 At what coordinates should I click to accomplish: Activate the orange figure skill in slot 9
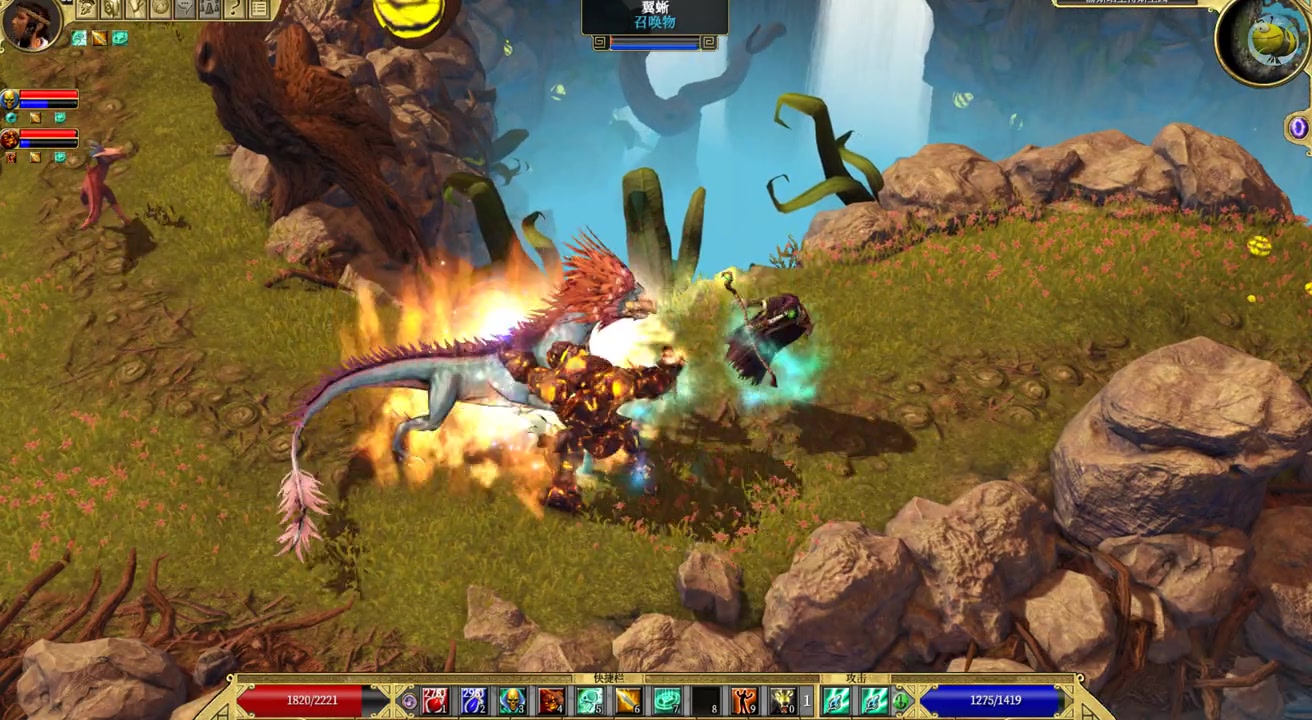point(744,700)
